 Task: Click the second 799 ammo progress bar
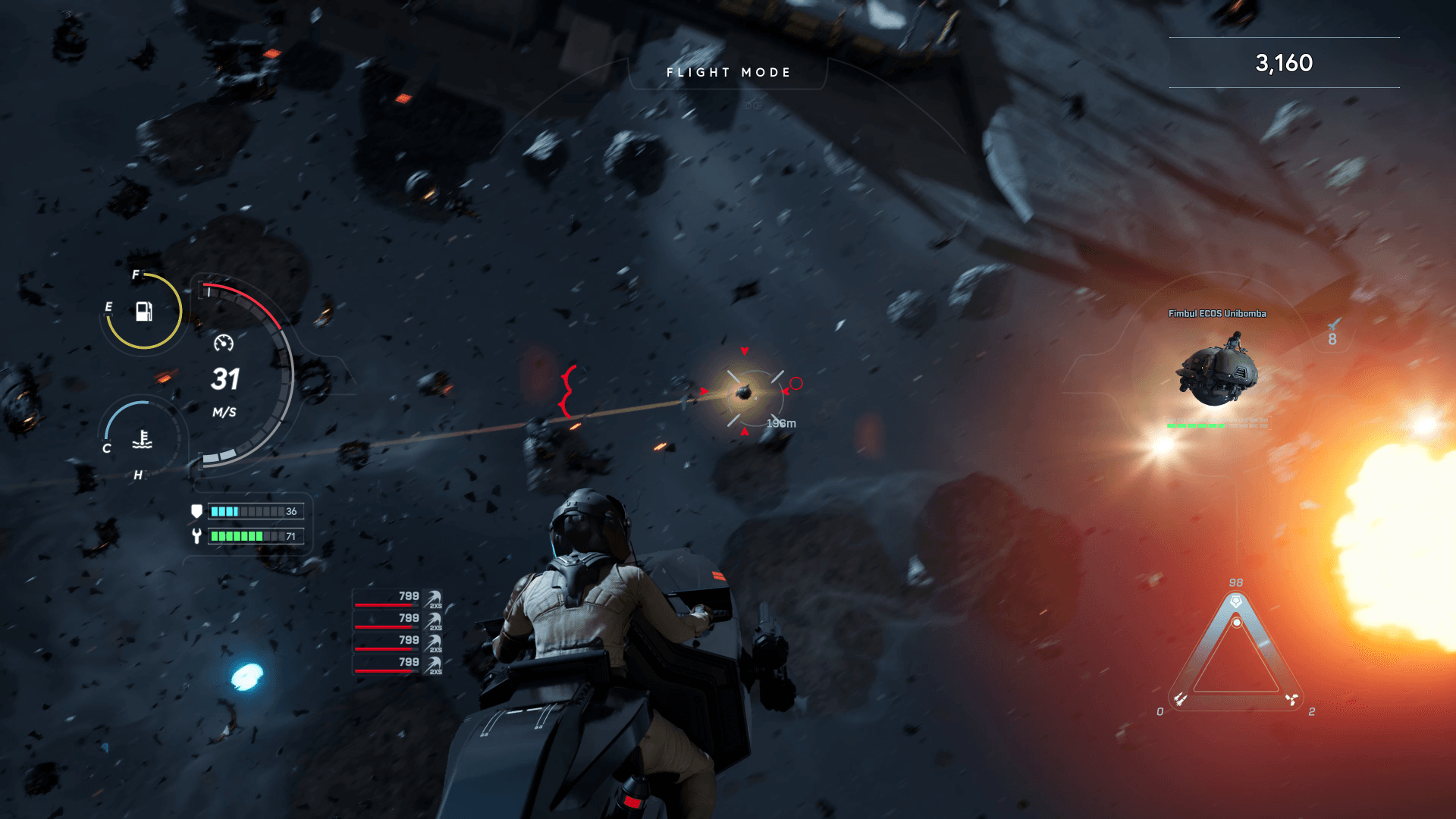click(x=387, y=626)
